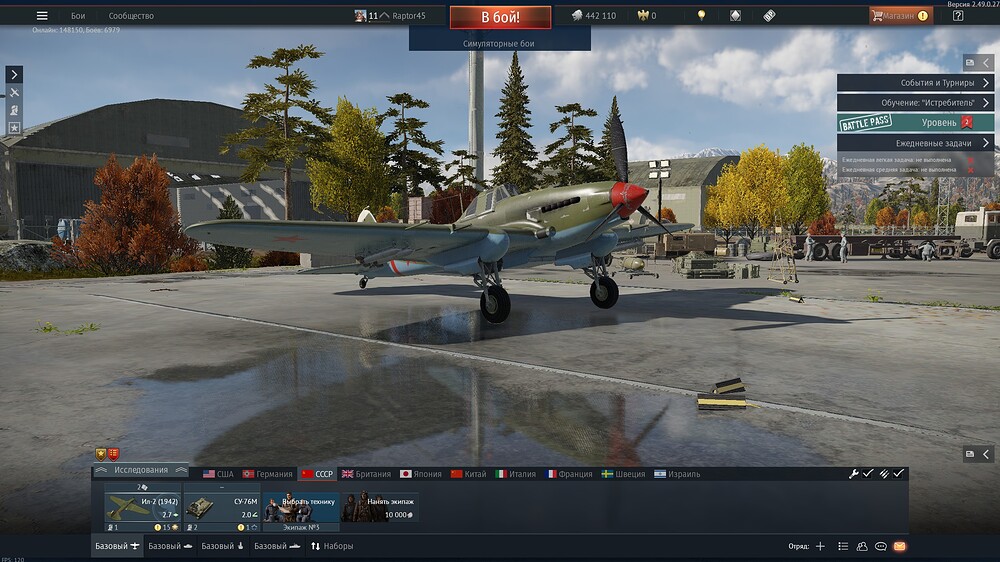
Task: Open the Исследования research tree
Action: point(140,470)
